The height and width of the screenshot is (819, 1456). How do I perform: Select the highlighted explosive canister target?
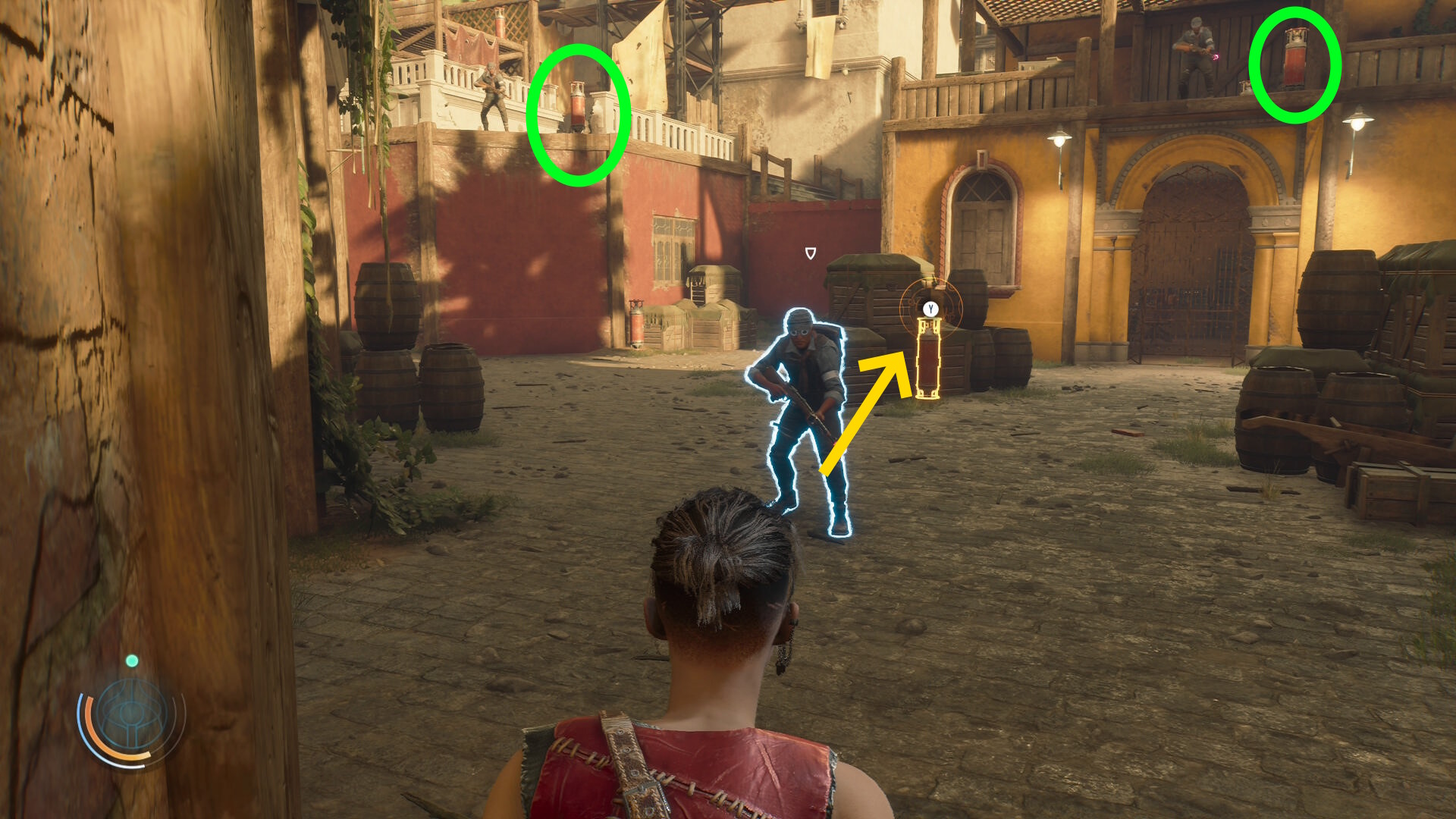point(927,359)
